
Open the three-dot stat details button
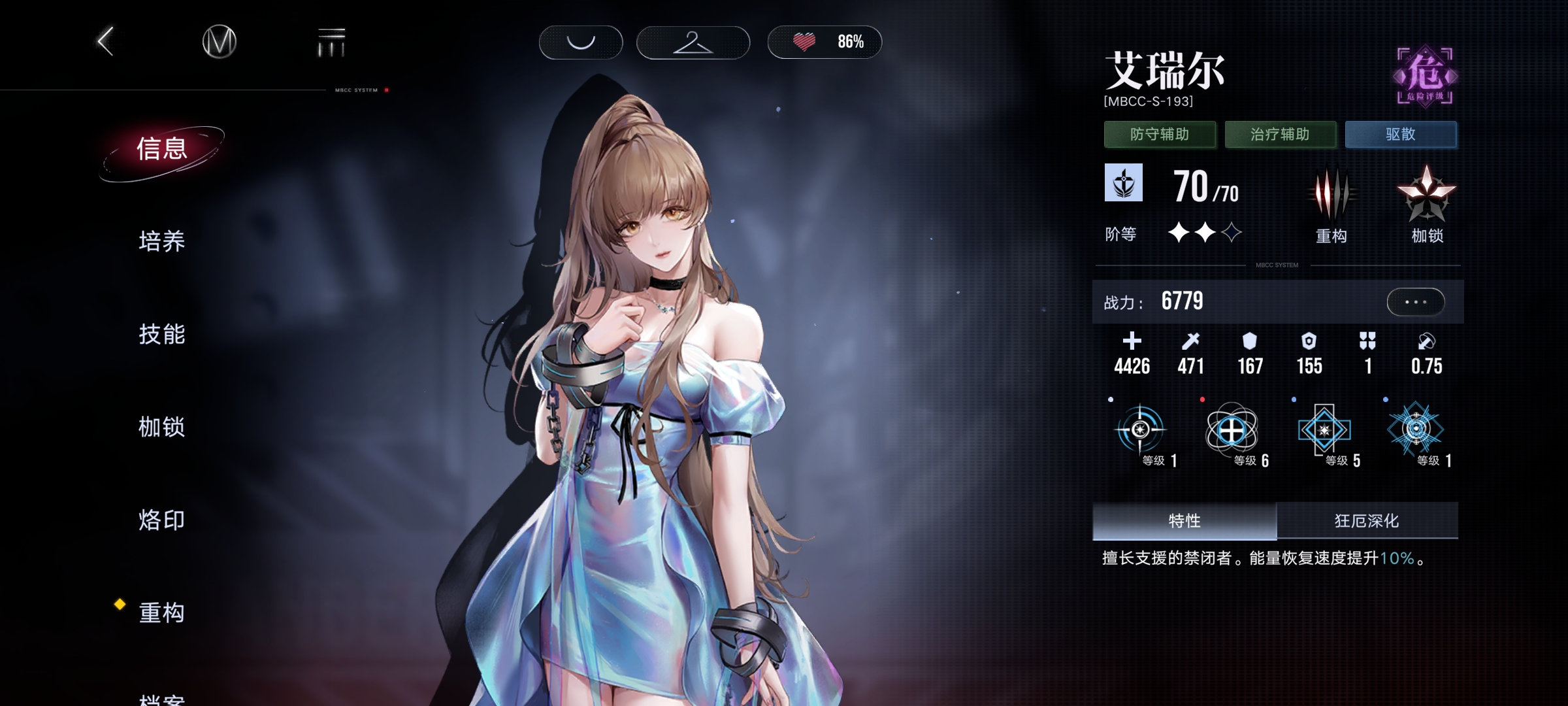coord(1415,302)
